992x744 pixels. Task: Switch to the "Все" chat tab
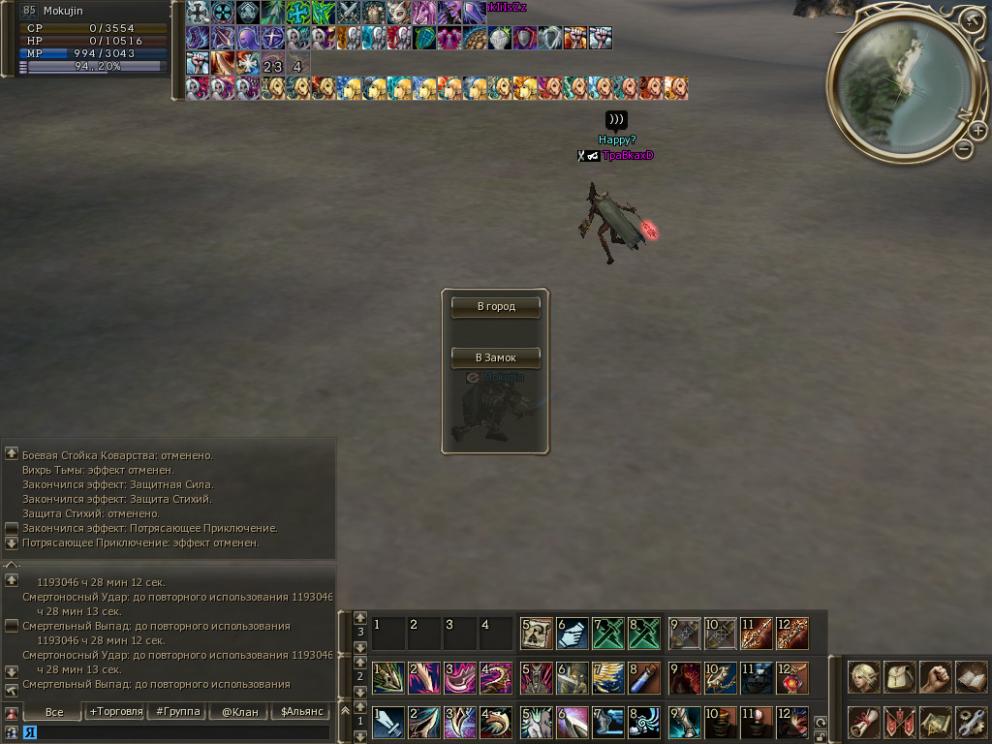pos(54,712)
